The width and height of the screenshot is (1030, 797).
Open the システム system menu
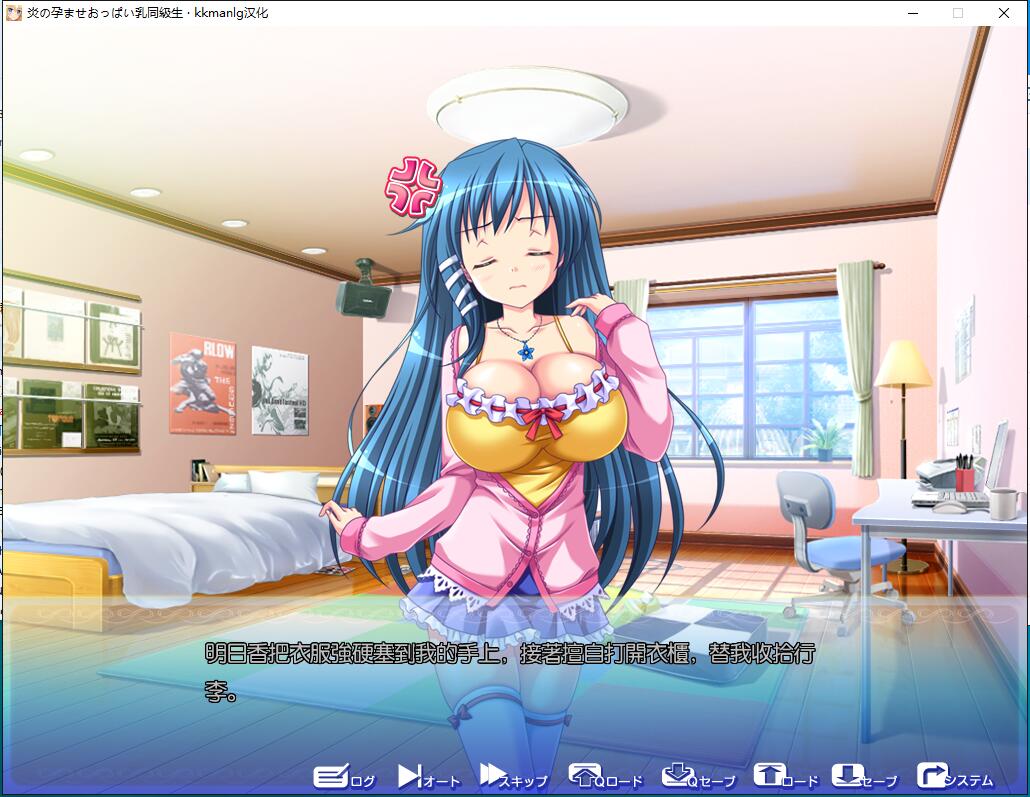click(954, 777)
